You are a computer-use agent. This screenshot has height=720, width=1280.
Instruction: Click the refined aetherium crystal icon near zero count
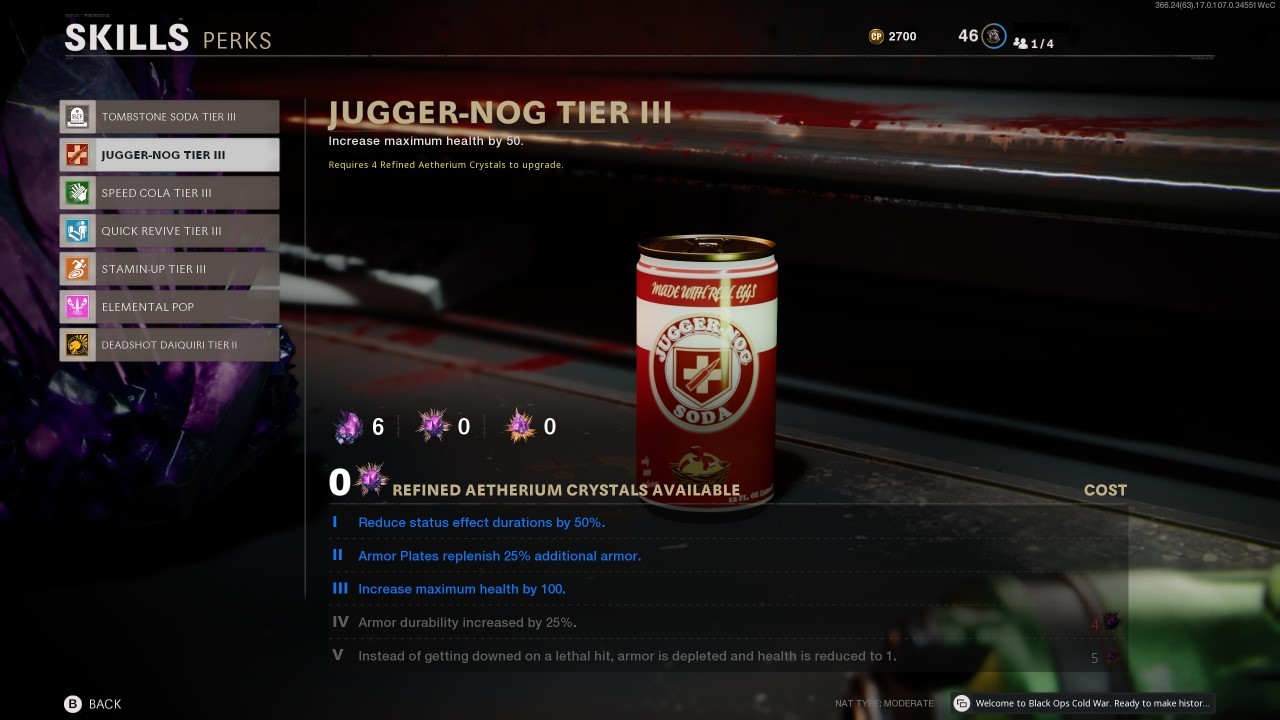click(371, 479)
